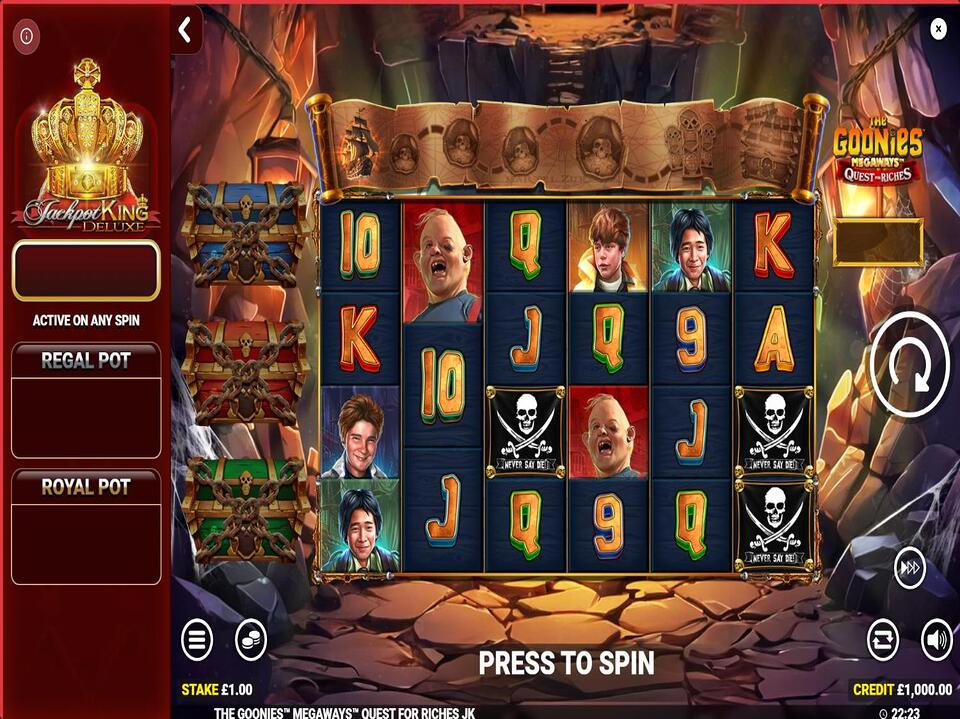Open autoplay options with the loop arrows icon
The height and width of the screenshot is (719, 960).
pos(883,639)
